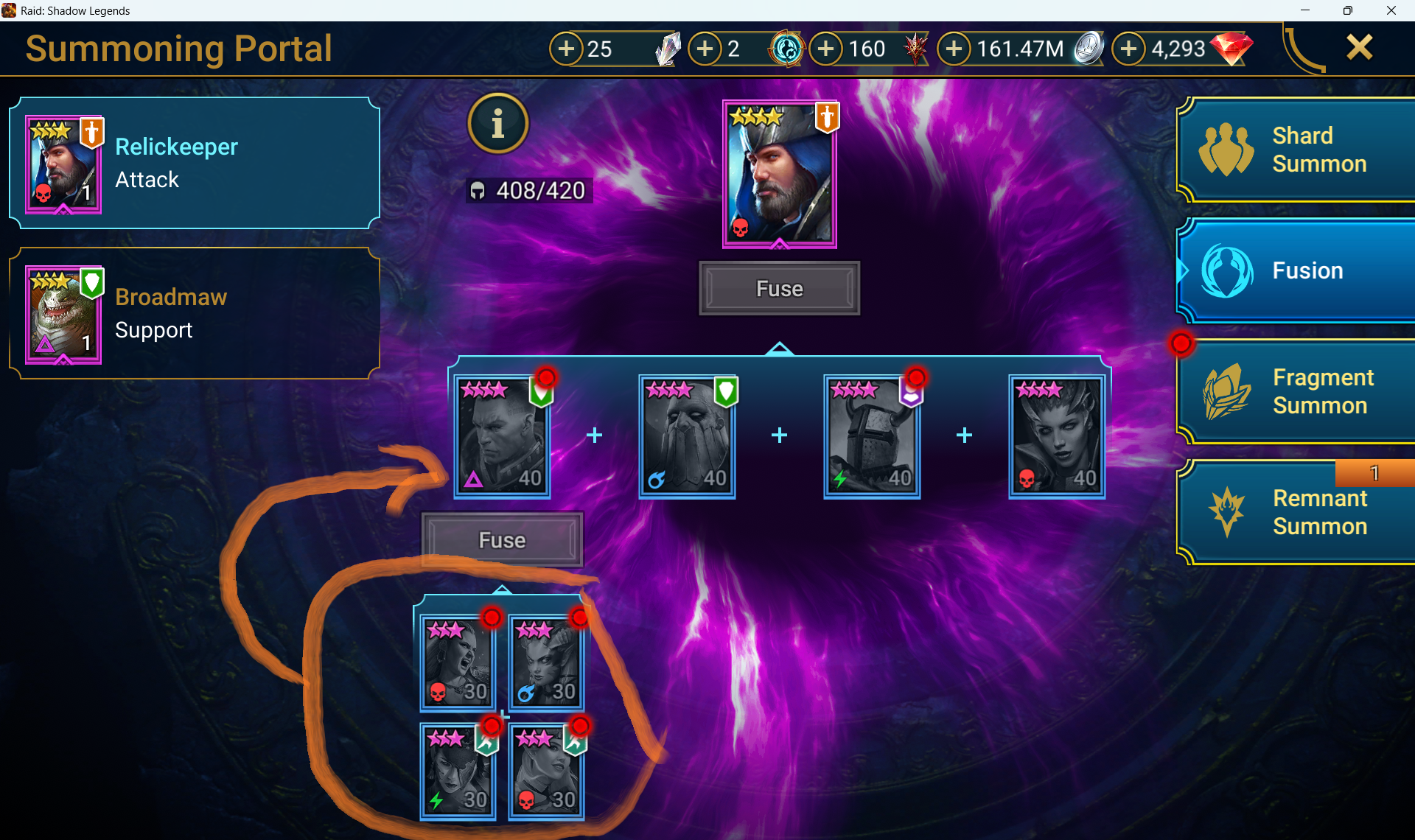Close the Summoning Portal screen
This screenshot has height=840, width=1415.
point(1359,48)
